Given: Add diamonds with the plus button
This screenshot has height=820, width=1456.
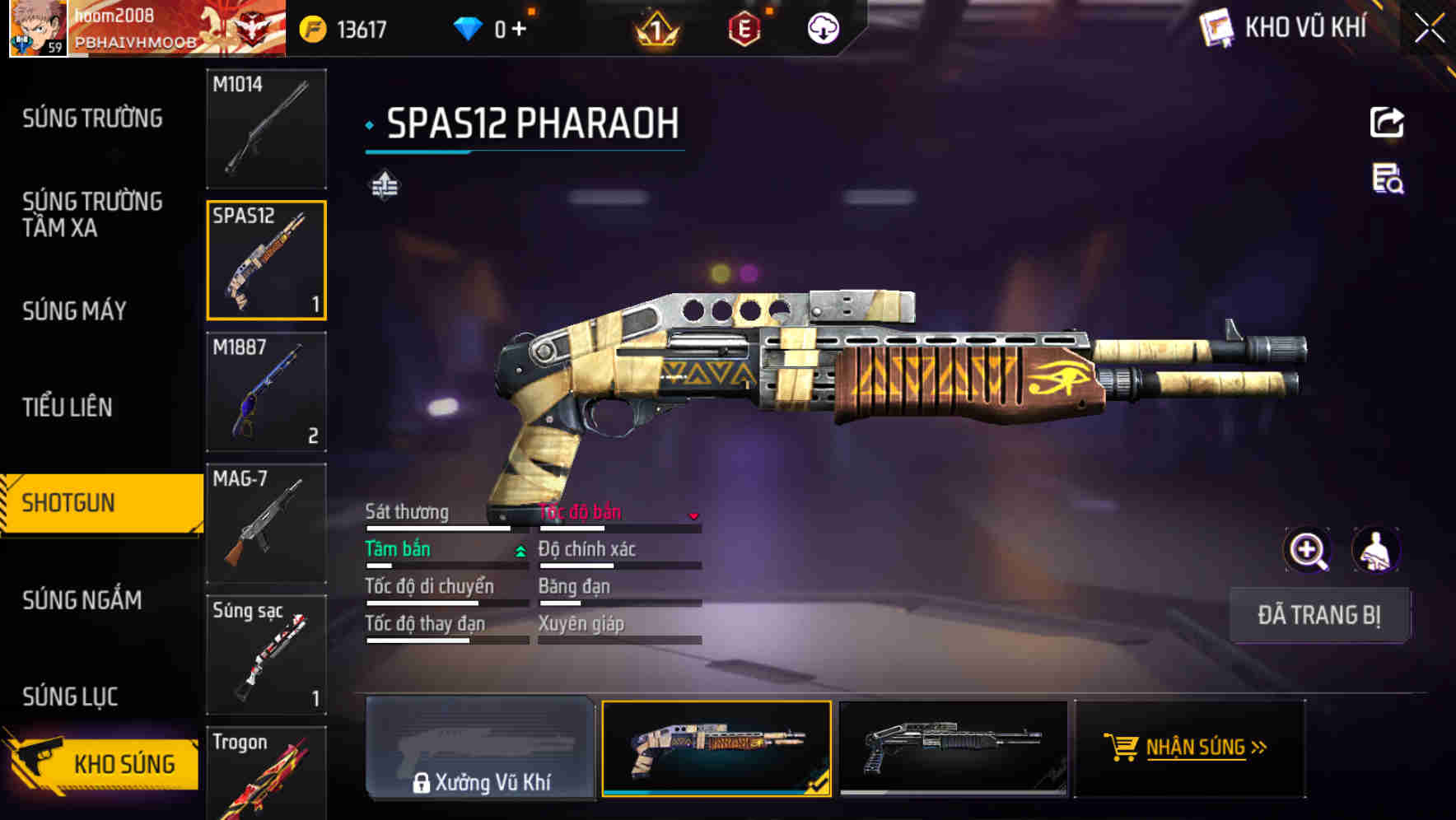Looking at the screenshot, I should click(519, 30).
